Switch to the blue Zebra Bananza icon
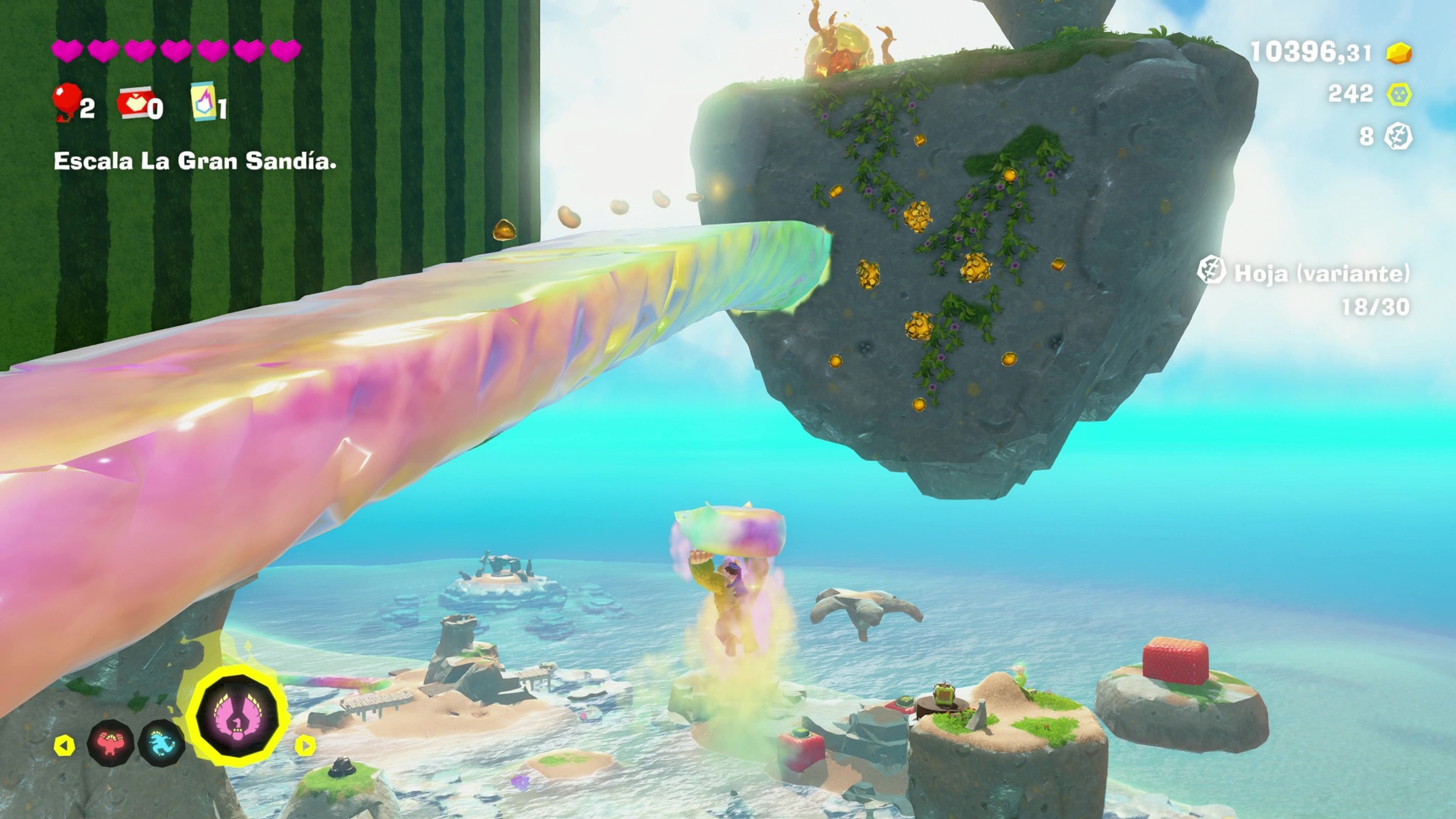Viewport: 1456px width, 819px height. [162, 743]
